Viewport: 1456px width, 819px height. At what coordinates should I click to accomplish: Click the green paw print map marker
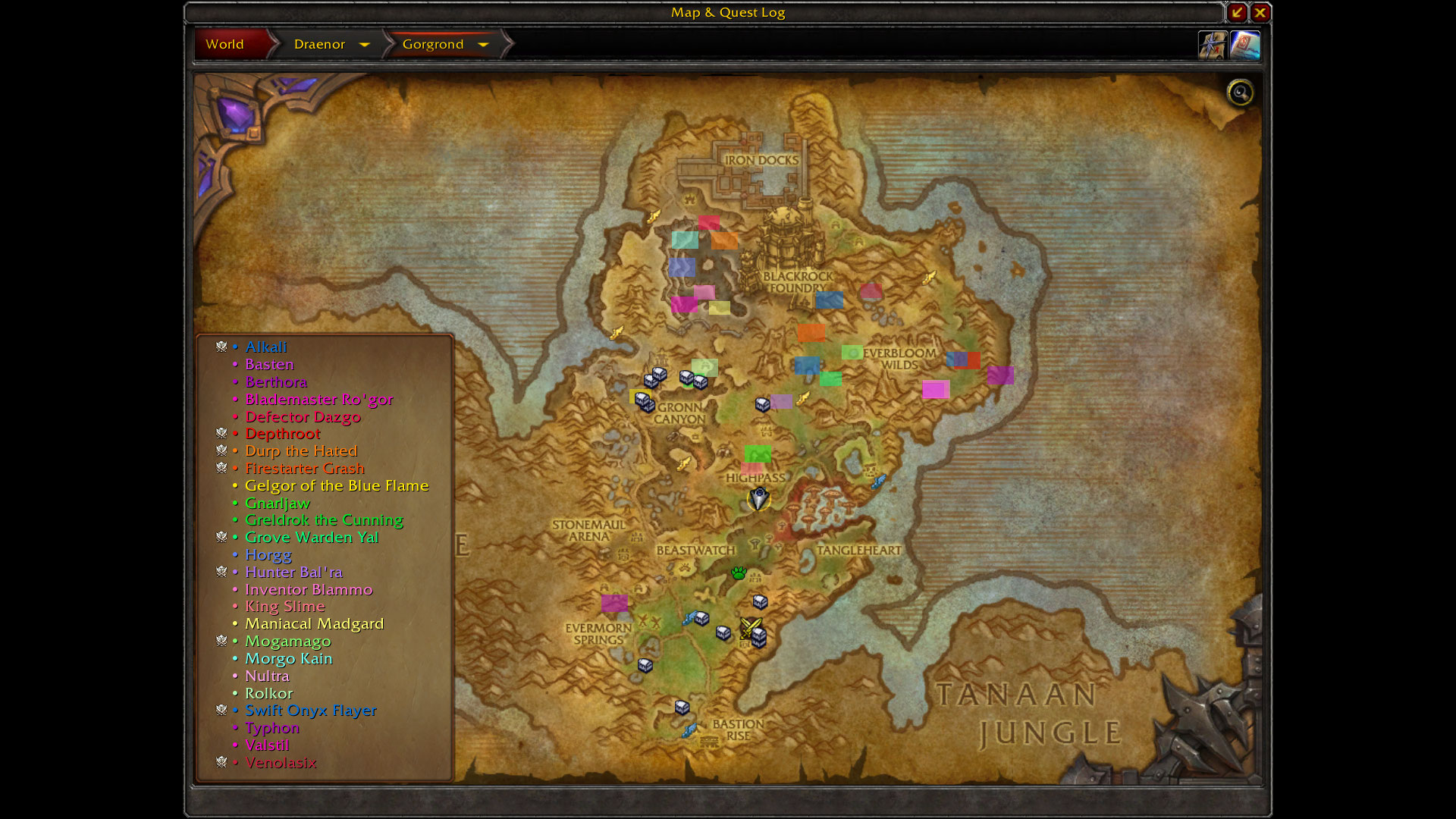pos(739,573)
